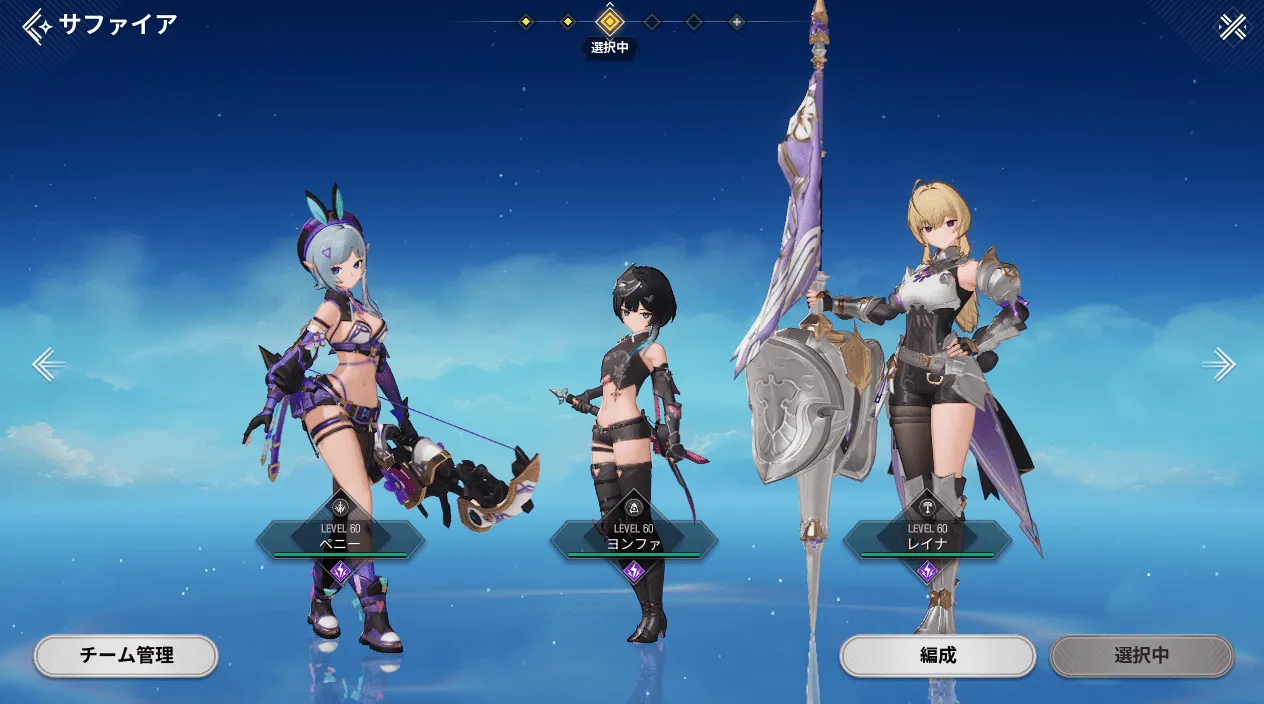The height and width of the screenshot is (704, 1264).
Task: Choose the fifth team slot diamond
Action: click(x=694, y=21)
